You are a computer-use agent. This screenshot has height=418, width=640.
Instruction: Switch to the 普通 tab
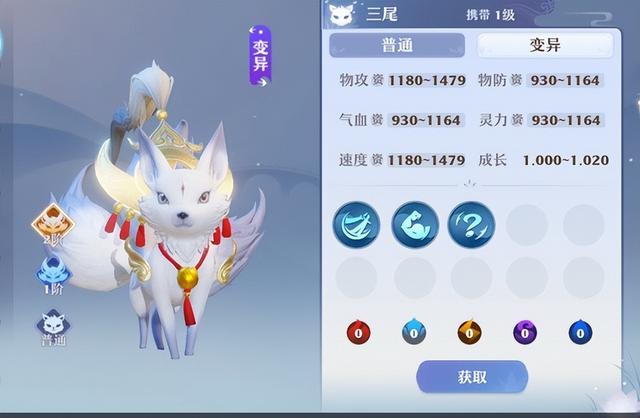coord(397,45)
